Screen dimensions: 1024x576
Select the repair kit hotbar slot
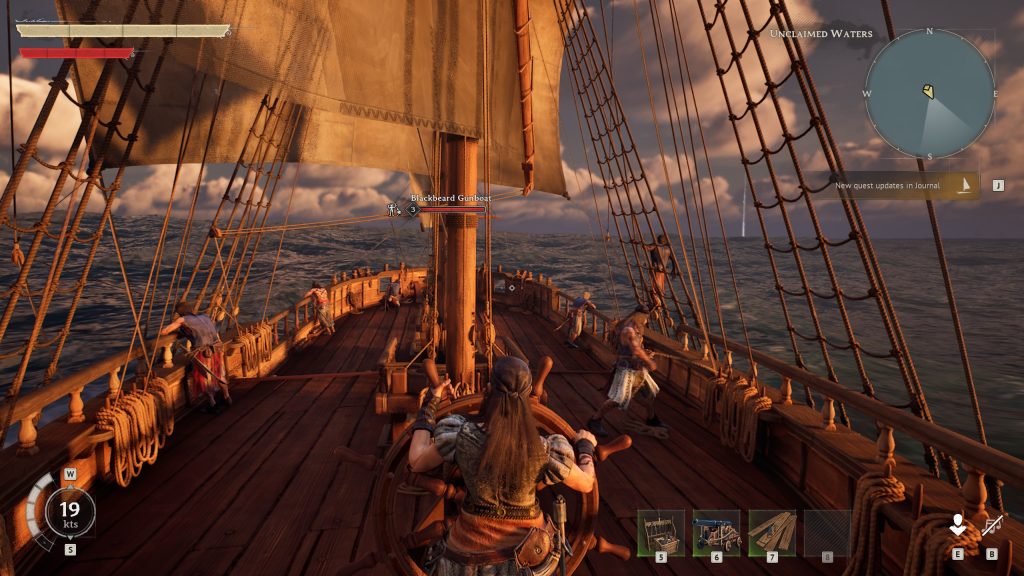(661, 533)
